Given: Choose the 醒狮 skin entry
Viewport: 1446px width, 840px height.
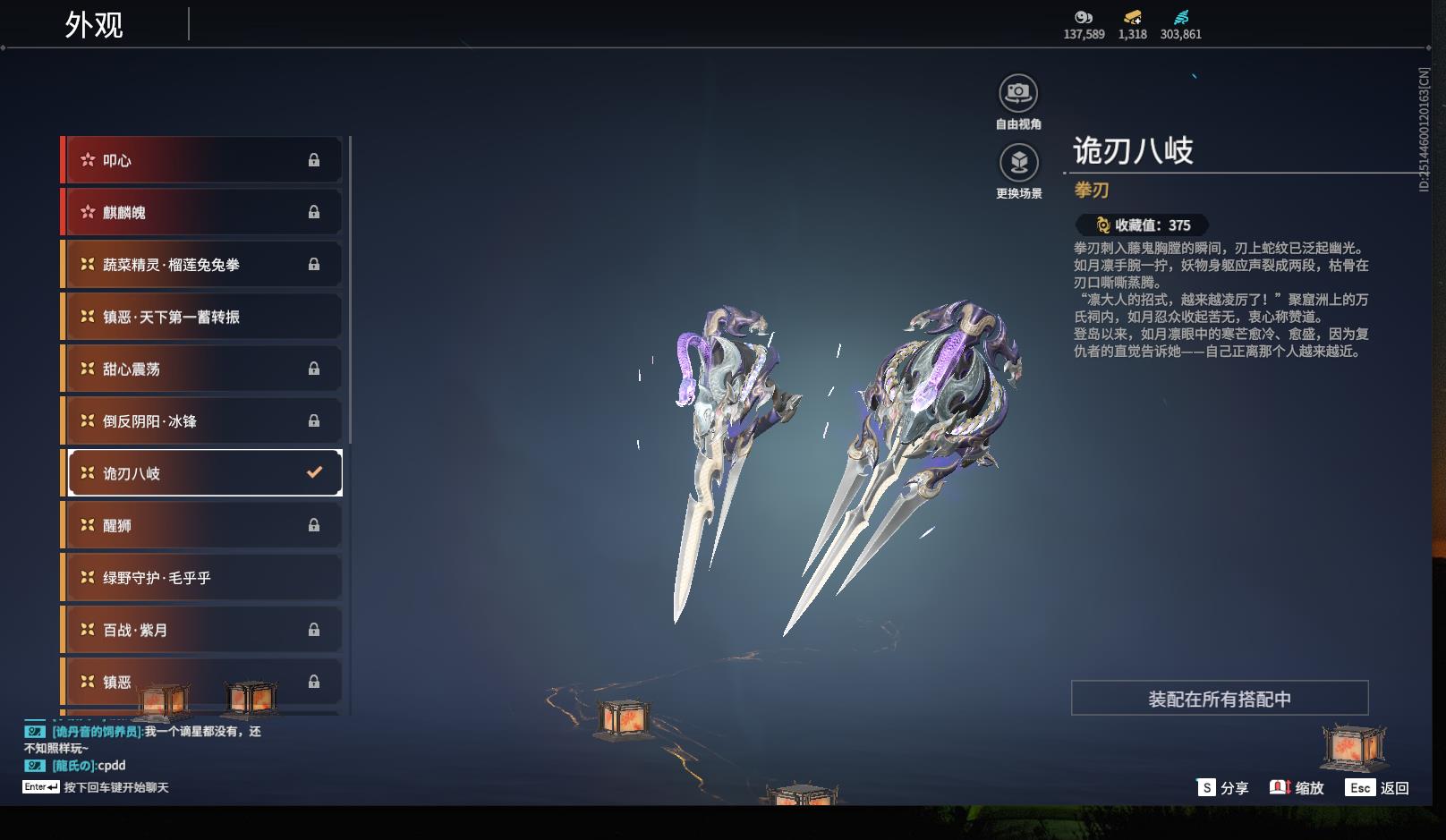Looking at the screenshot, I should [x=202, y=525].
